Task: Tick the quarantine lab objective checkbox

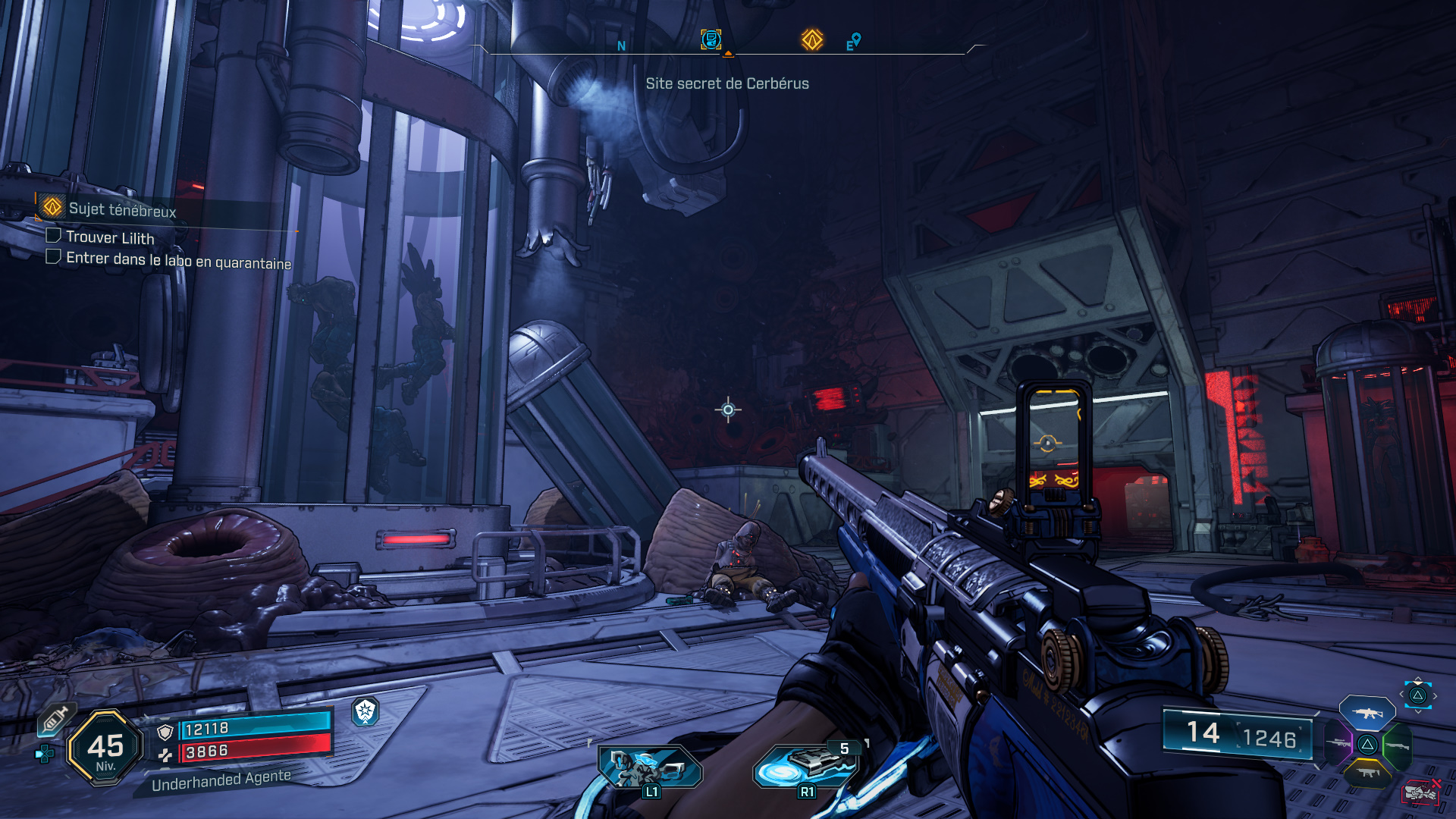Action: (x=53, y=257)
